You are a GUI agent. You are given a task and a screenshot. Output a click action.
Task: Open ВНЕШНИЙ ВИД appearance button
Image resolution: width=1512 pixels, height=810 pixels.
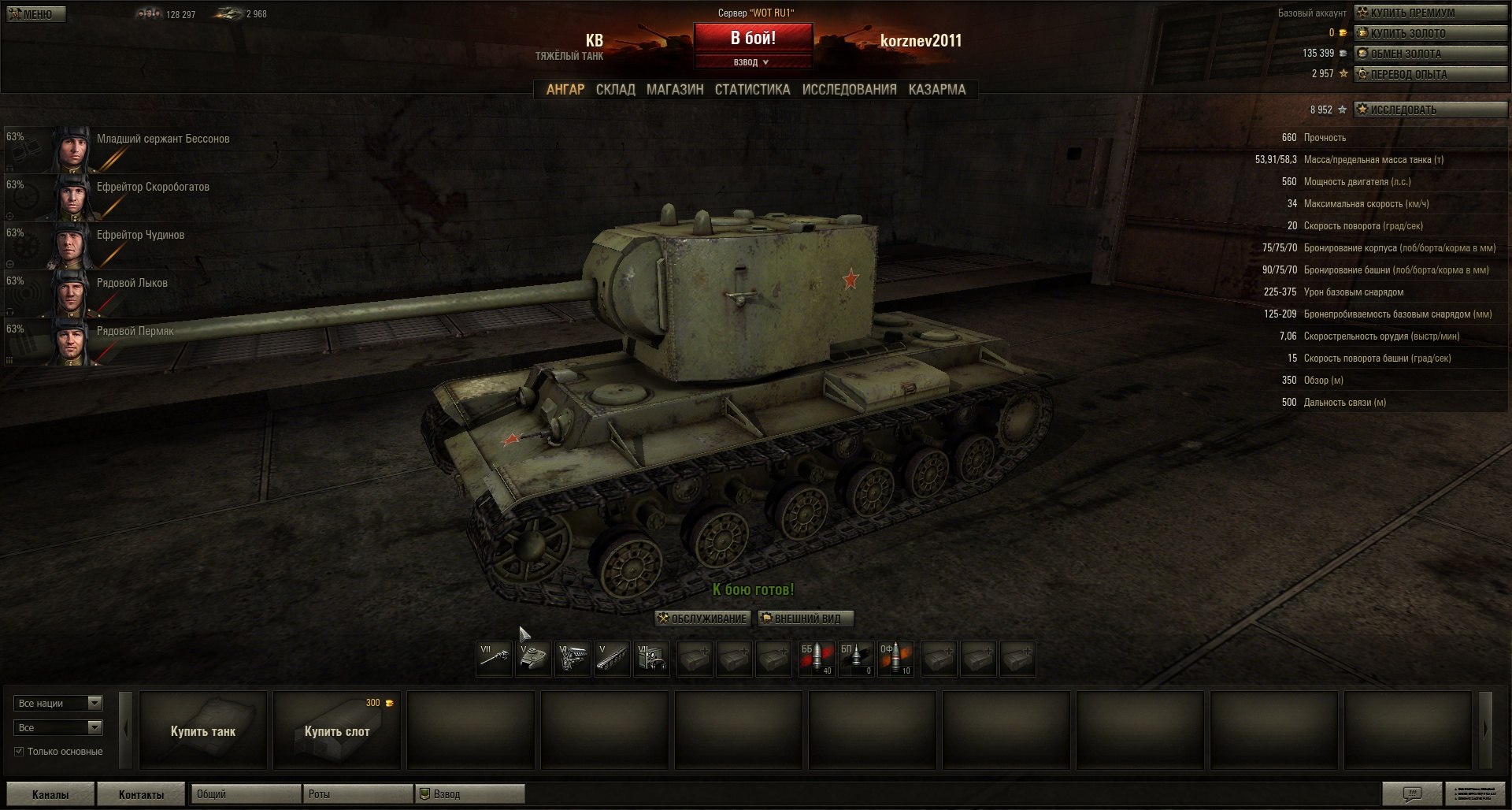806,619
